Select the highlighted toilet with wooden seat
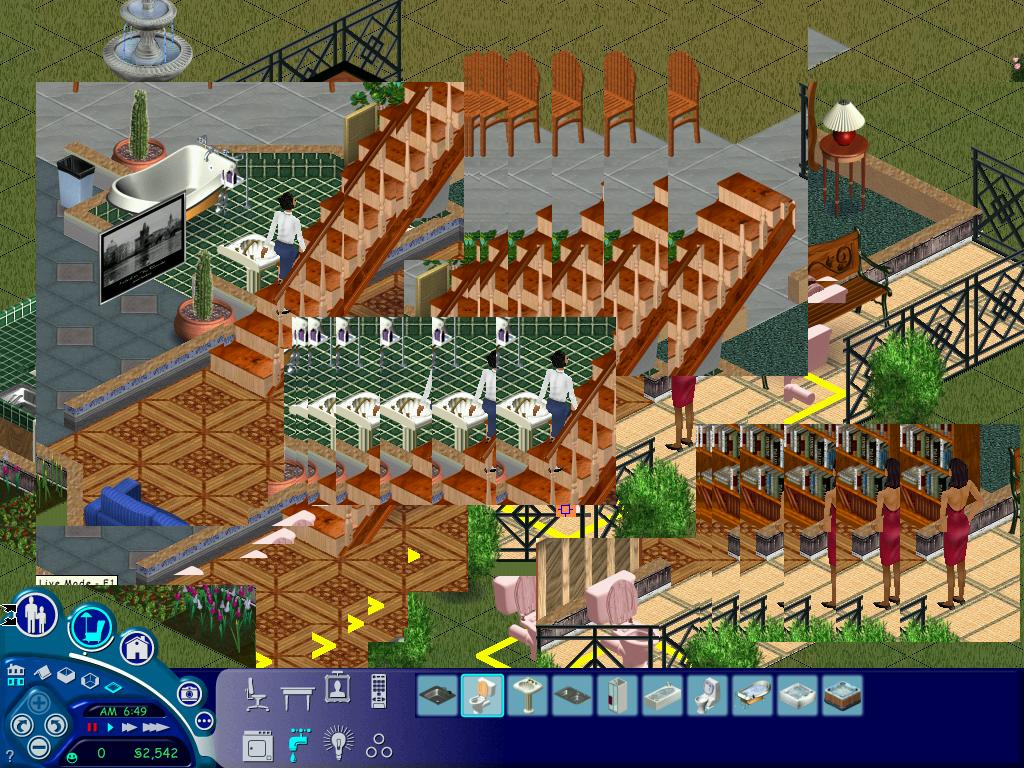Viewport: 1024px width, 768px height. click(x=483, y=695)
